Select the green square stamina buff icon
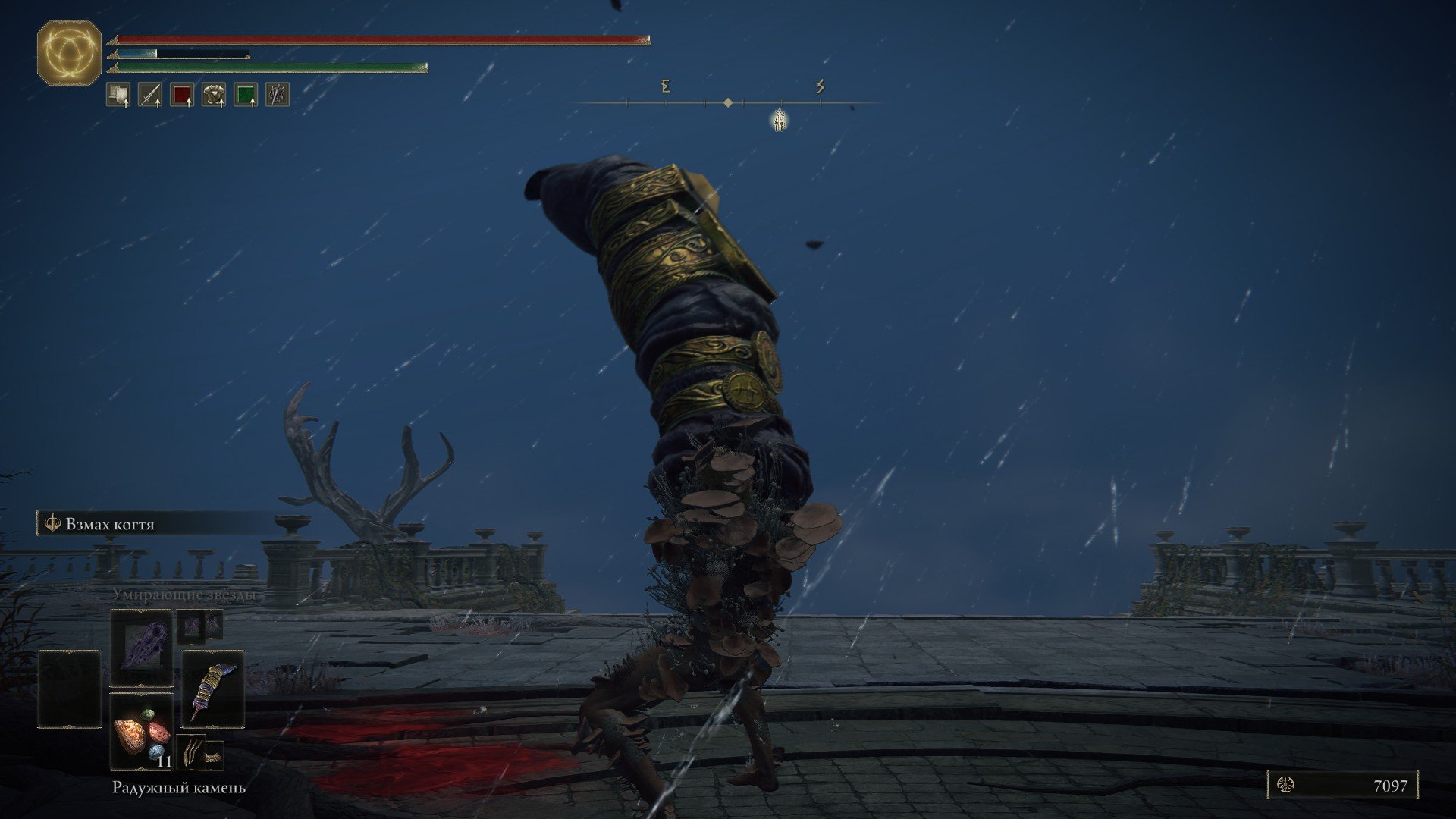This screenshot has width=1456, height=819. [x=246, y=95]
